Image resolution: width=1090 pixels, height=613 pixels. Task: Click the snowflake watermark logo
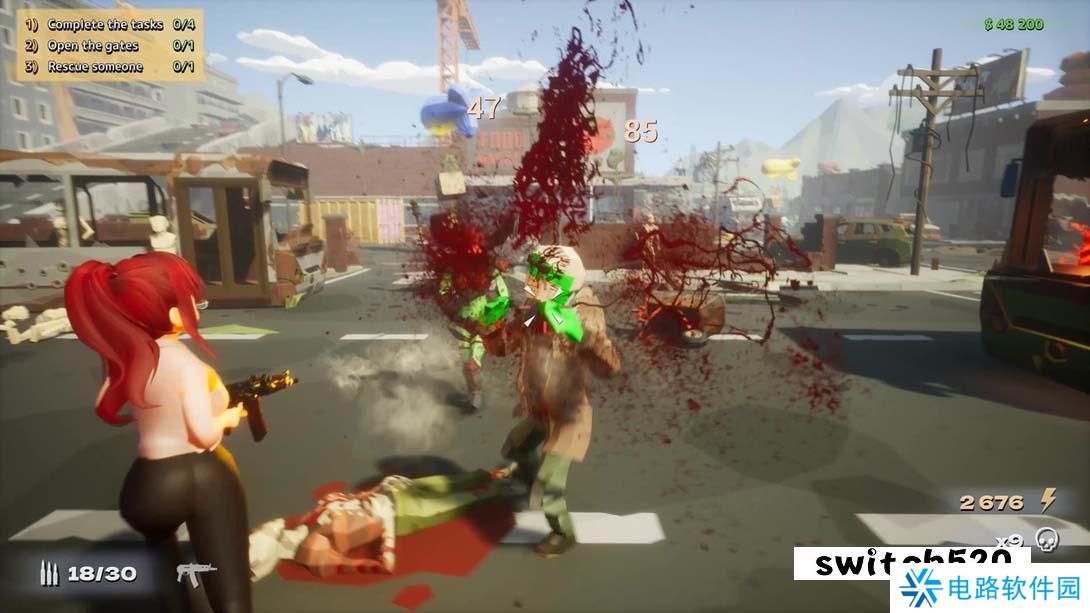922,589
